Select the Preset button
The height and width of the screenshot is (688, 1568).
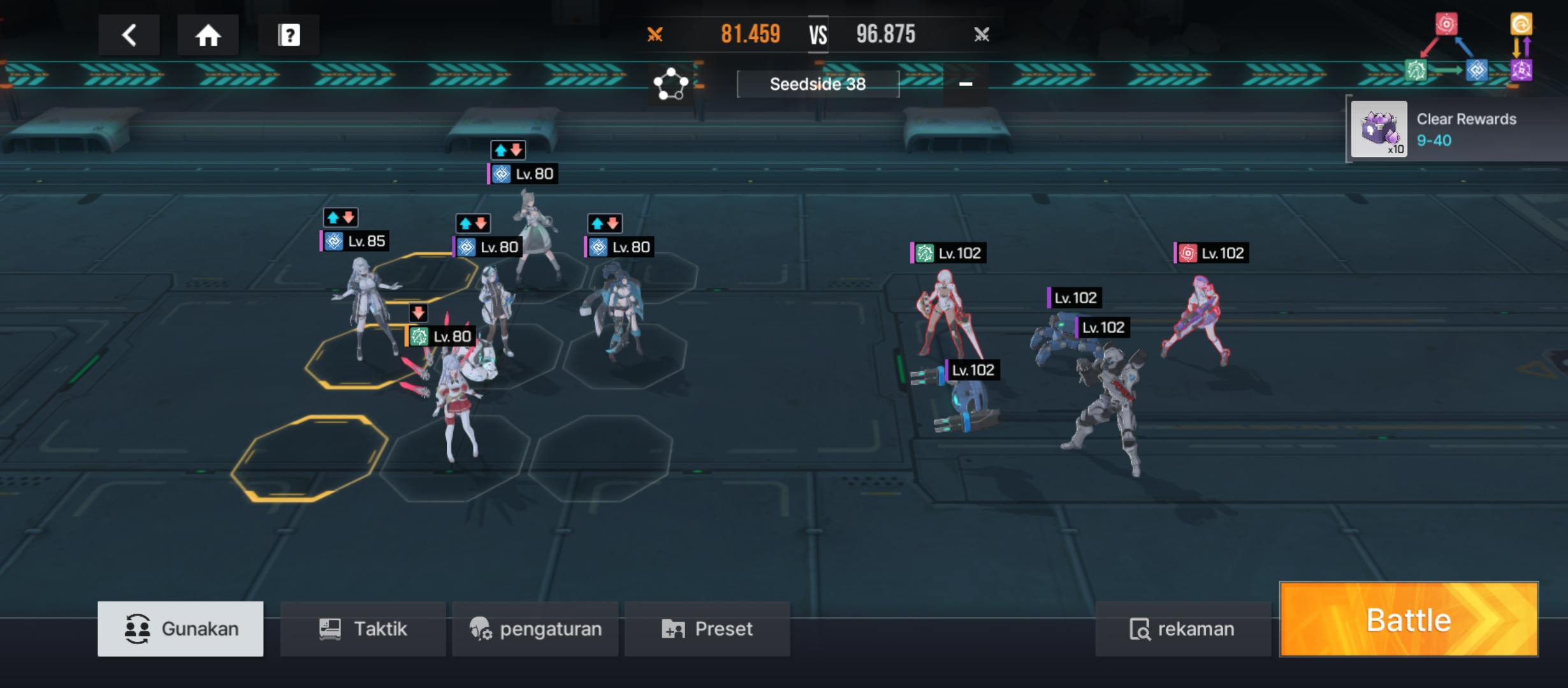708,629
